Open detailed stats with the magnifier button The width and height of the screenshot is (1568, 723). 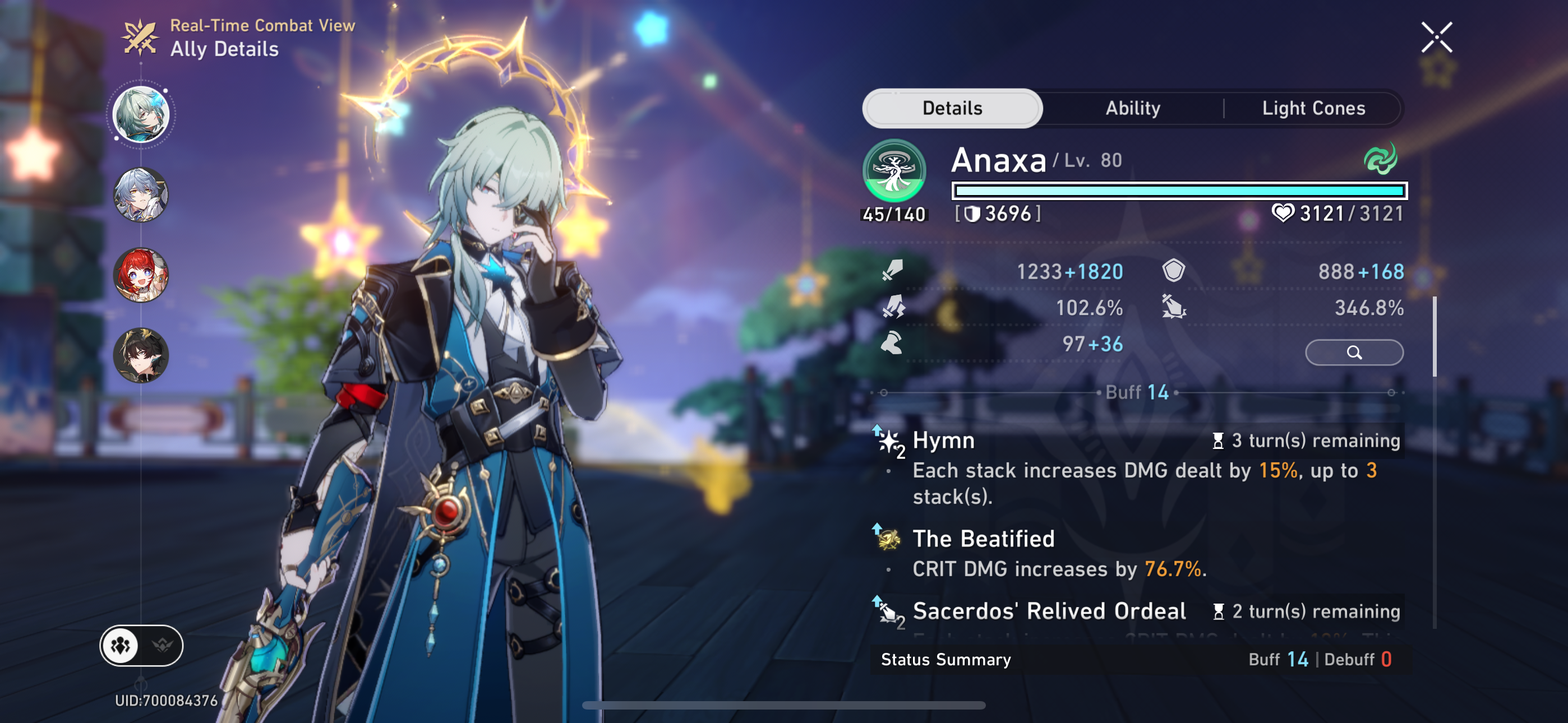[x=1354, y=353]
